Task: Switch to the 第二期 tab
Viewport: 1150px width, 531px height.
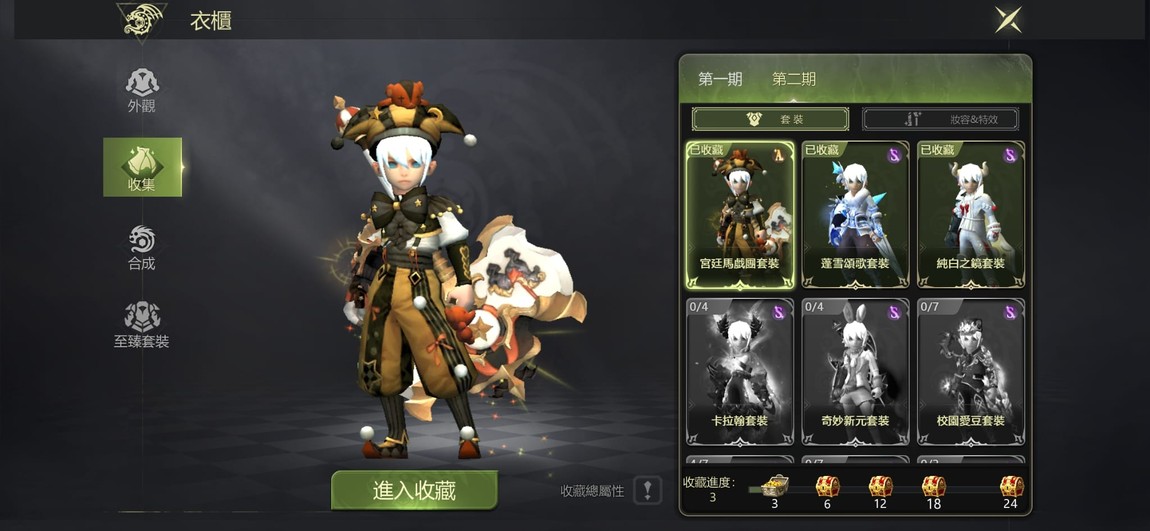Action: pyautogui.click(x=794, y=79)
